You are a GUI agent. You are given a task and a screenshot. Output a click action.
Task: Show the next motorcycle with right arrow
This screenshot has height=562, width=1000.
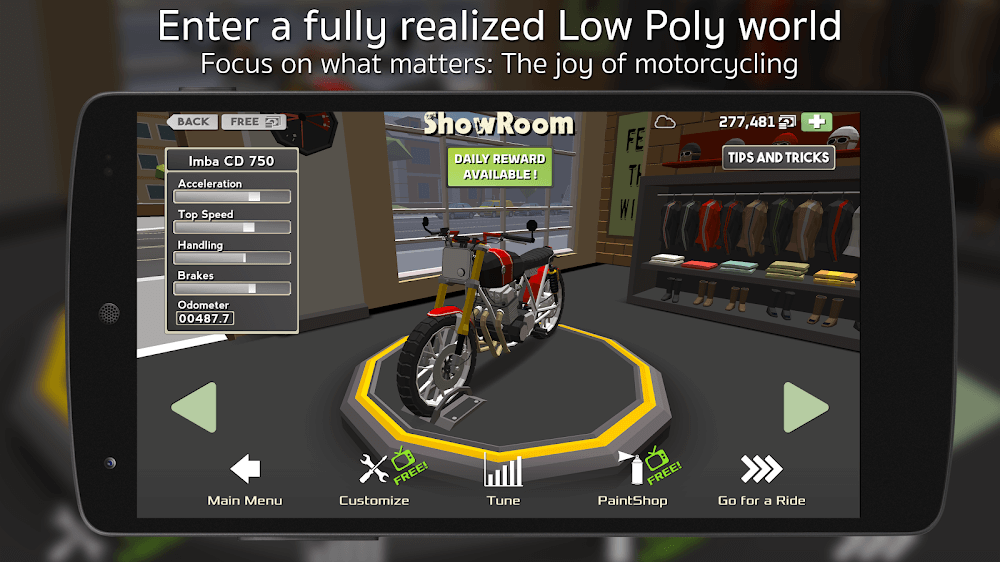(x=805, y=408)
